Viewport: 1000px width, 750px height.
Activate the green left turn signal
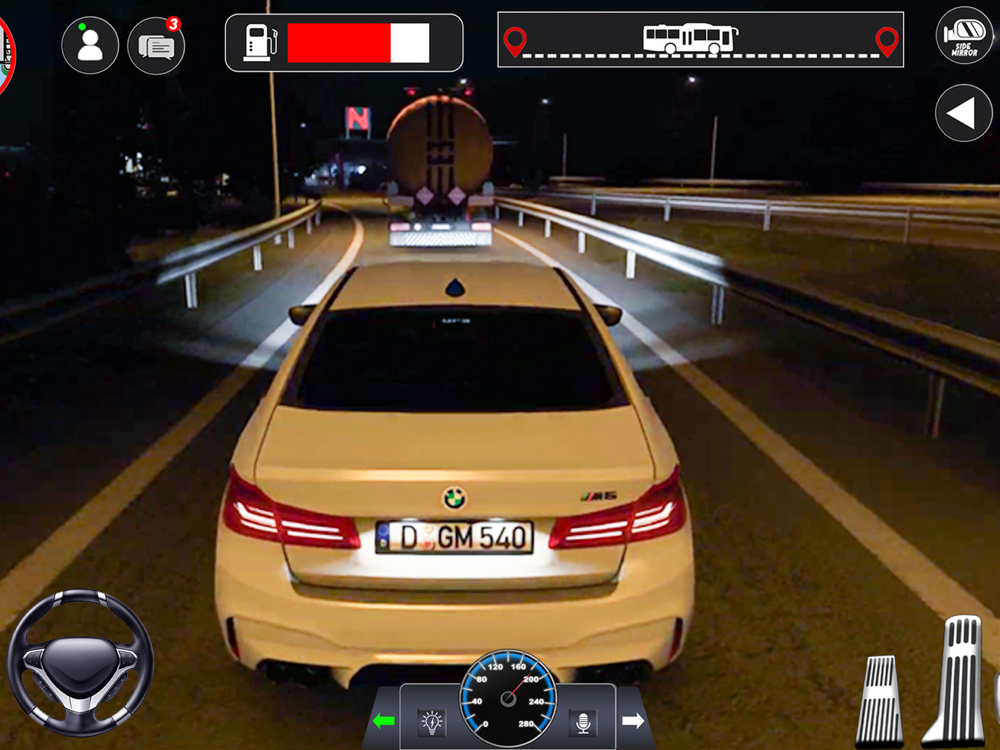point(383,720)
